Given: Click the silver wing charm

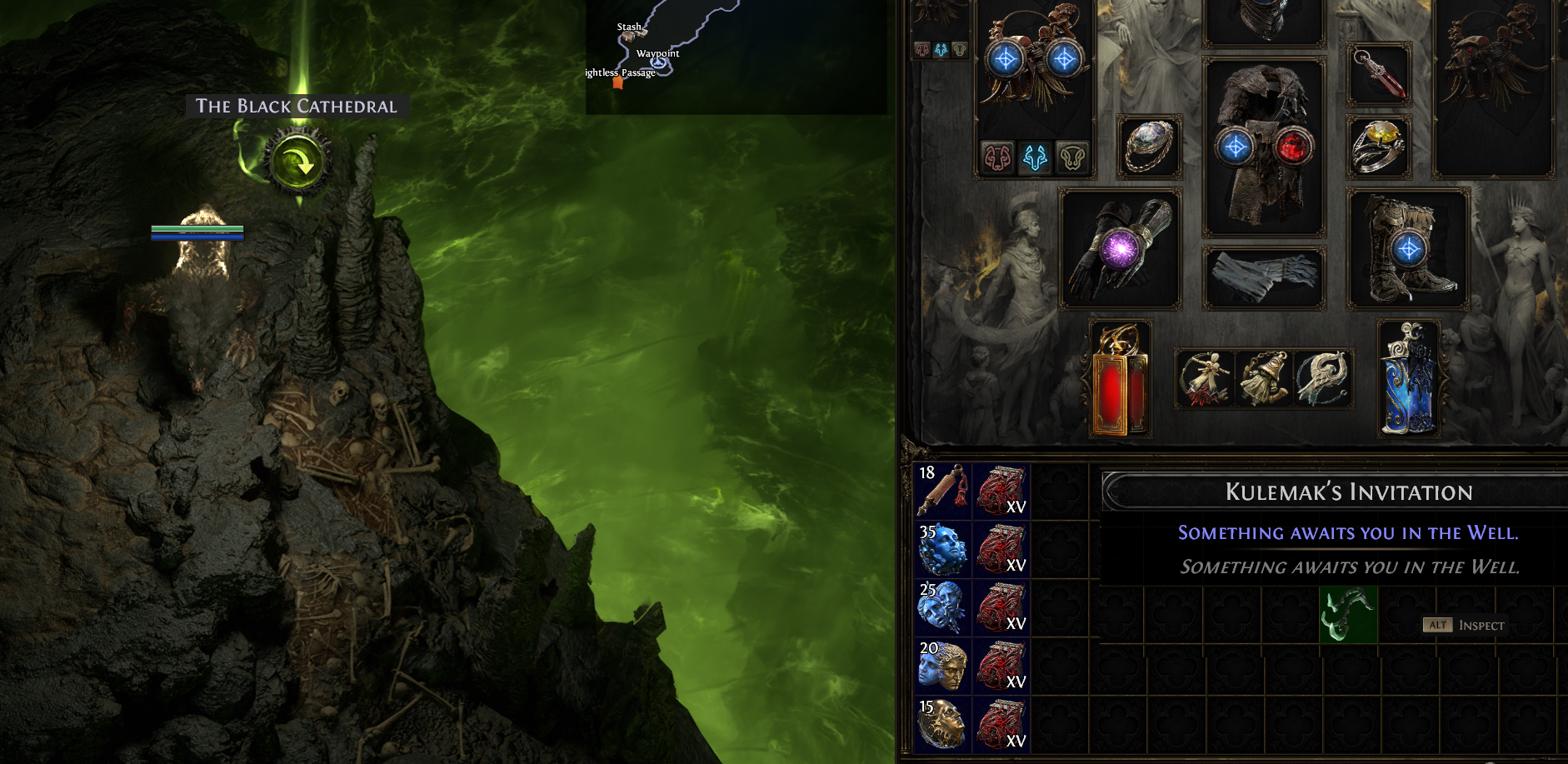Looking at the screenshot, I should coord(1322,378).
